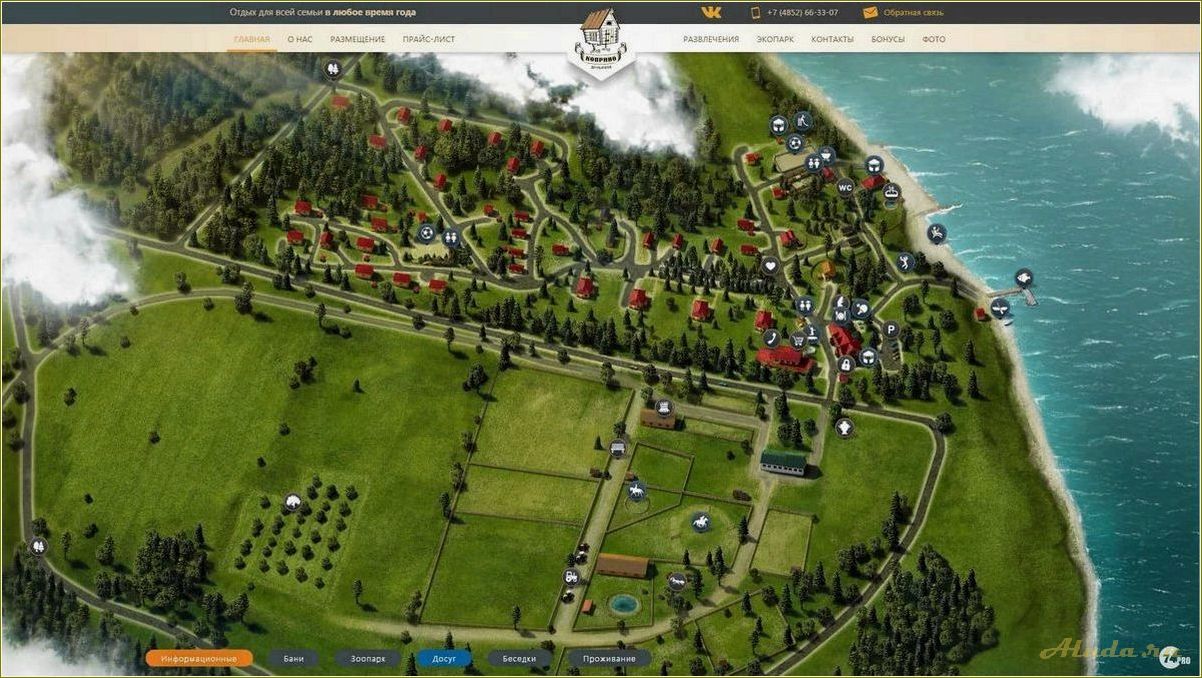Click the VK social network icon
This screenshot has height=678, width=1202.
pos(711,12)
